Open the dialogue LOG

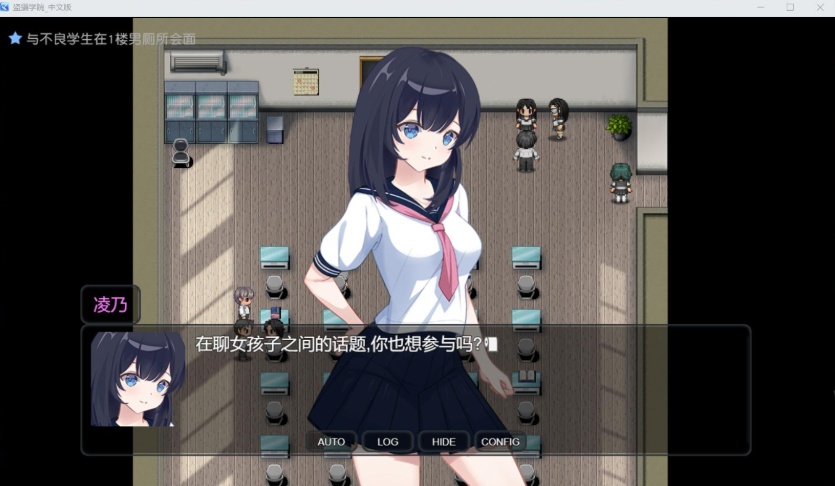(x=387, y=442)
